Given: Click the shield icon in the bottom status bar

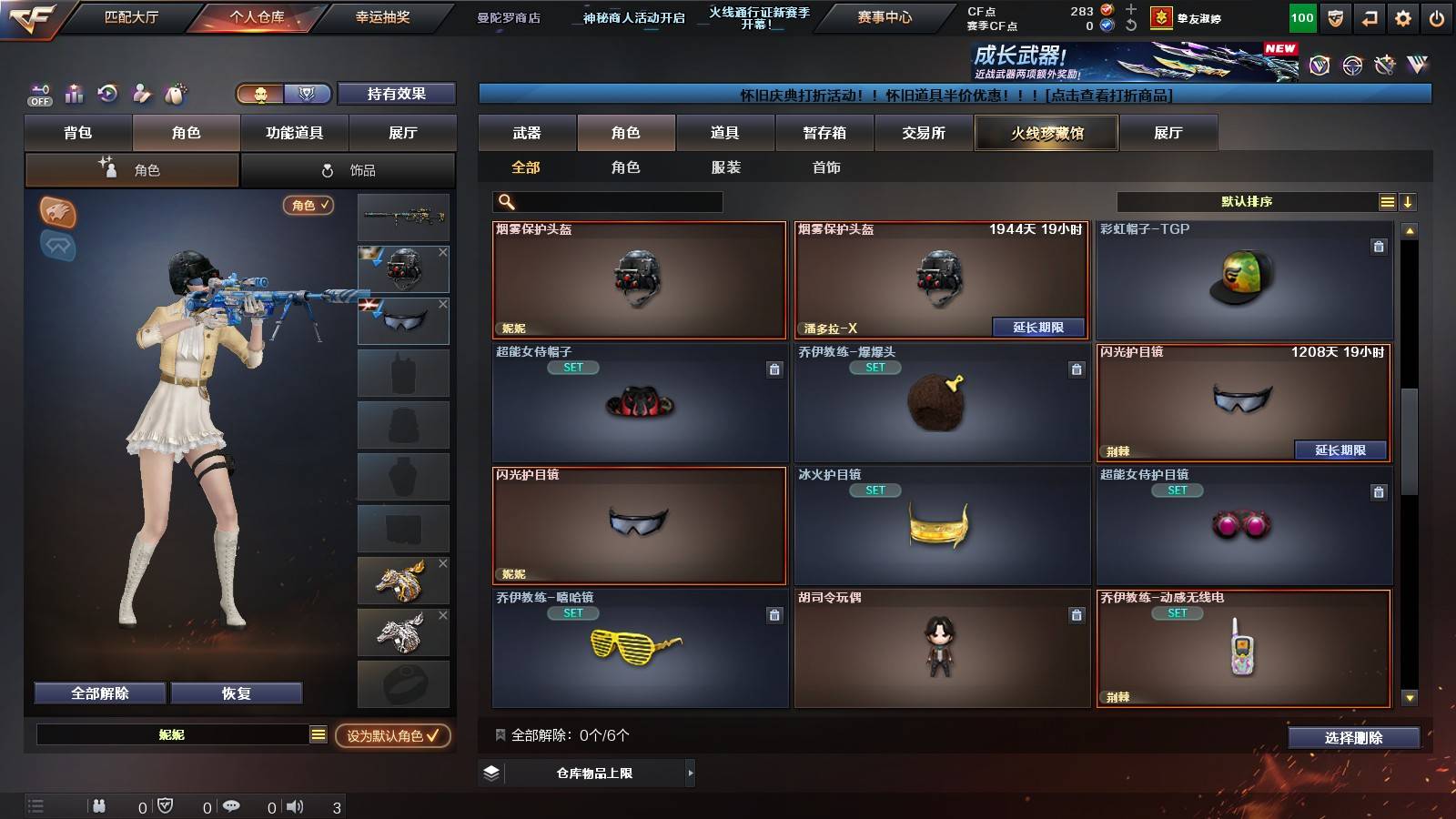Looking at the screenshot, I should 166,805.
